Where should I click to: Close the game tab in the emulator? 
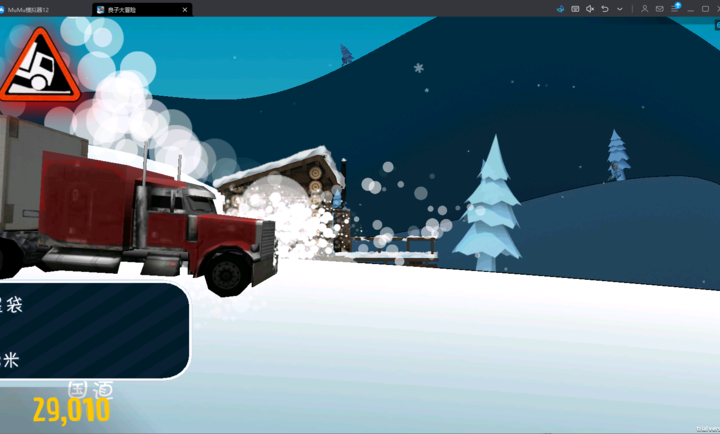(x=185, y=9)
